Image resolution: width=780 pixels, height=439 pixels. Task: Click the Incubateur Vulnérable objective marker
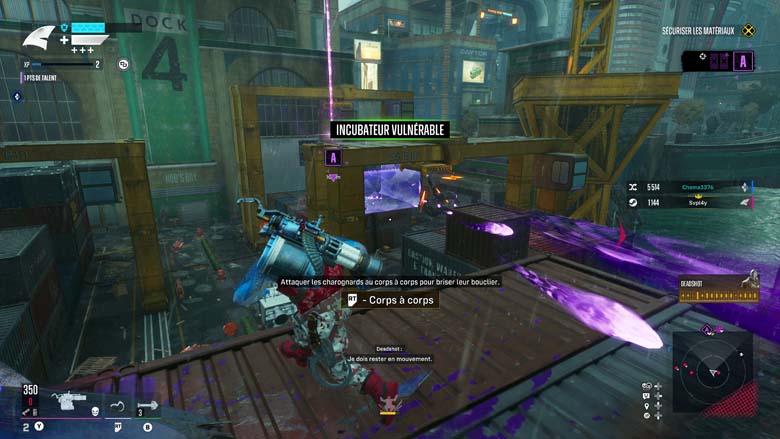tap(390, 129)
